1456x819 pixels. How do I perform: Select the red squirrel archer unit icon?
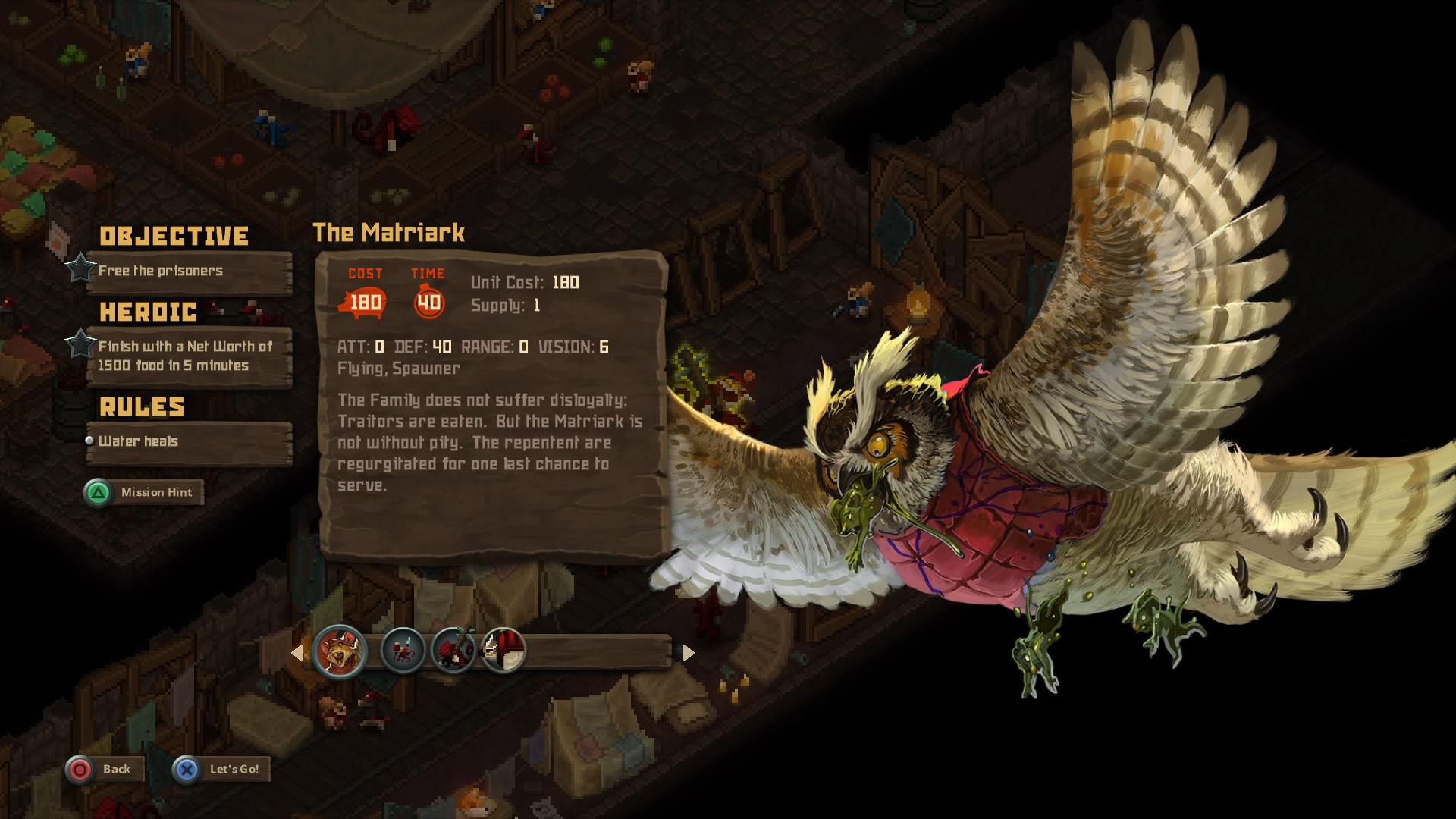[453, 651]
